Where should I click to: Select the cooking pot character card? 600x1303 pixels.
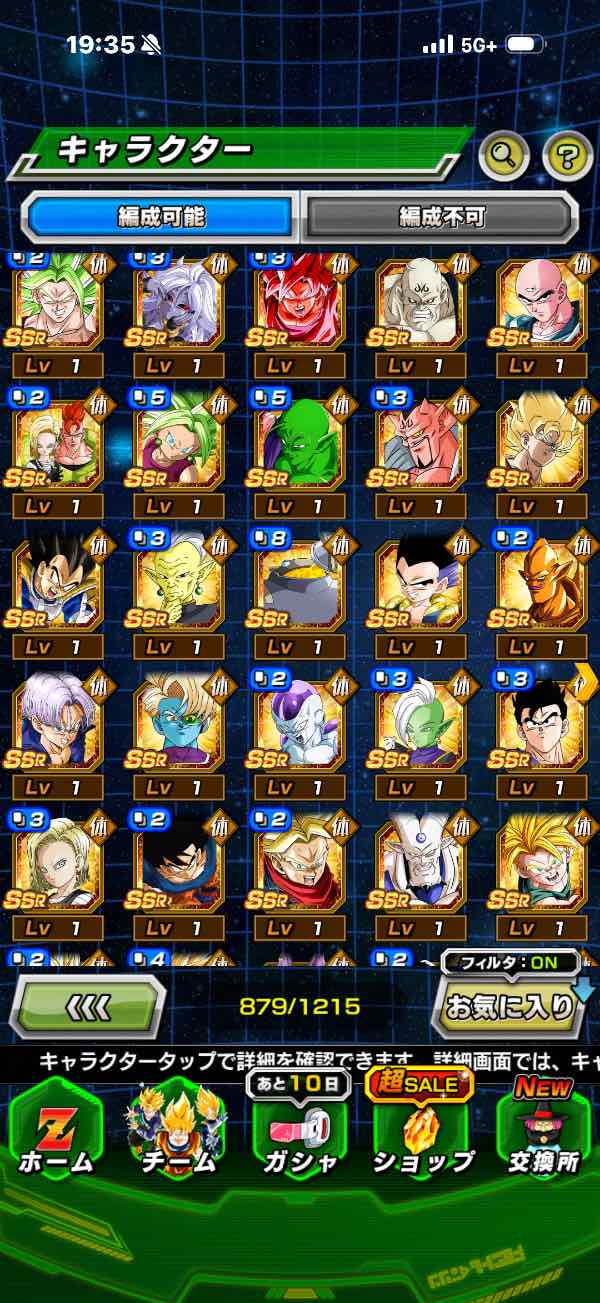[299, 583]
